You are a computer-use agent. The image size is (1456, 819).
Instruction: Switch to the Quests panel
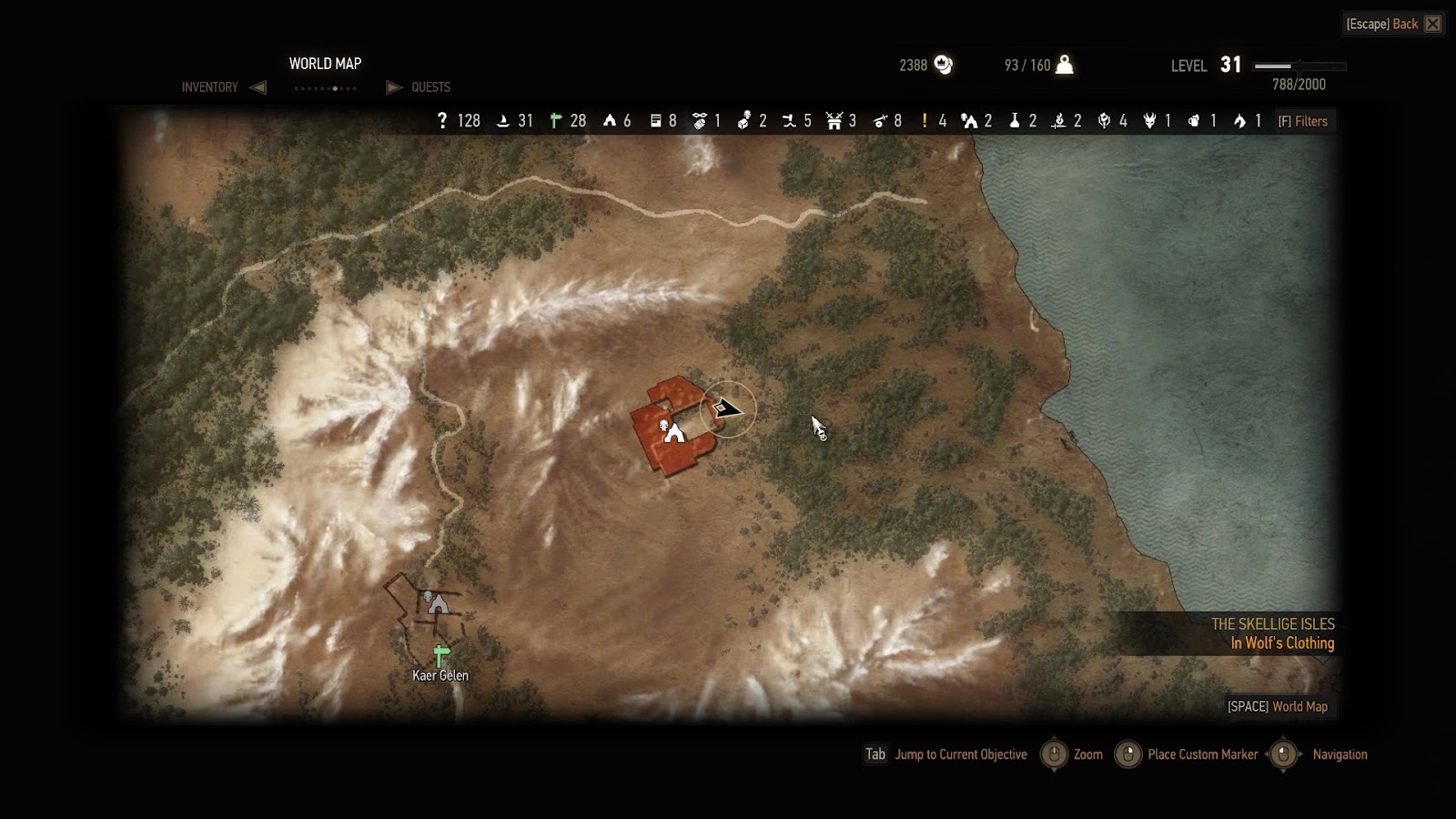pos(430,87)
